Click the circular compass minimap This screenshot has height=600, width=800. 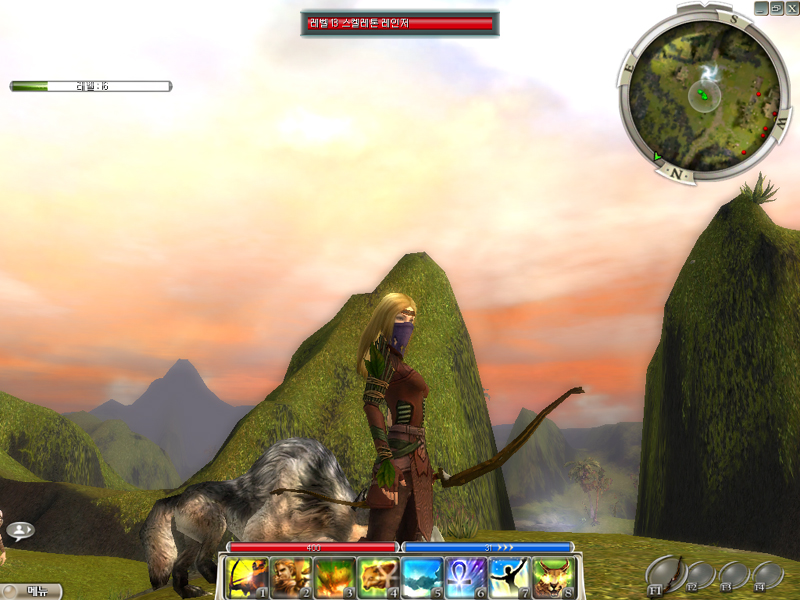point(704,95)
